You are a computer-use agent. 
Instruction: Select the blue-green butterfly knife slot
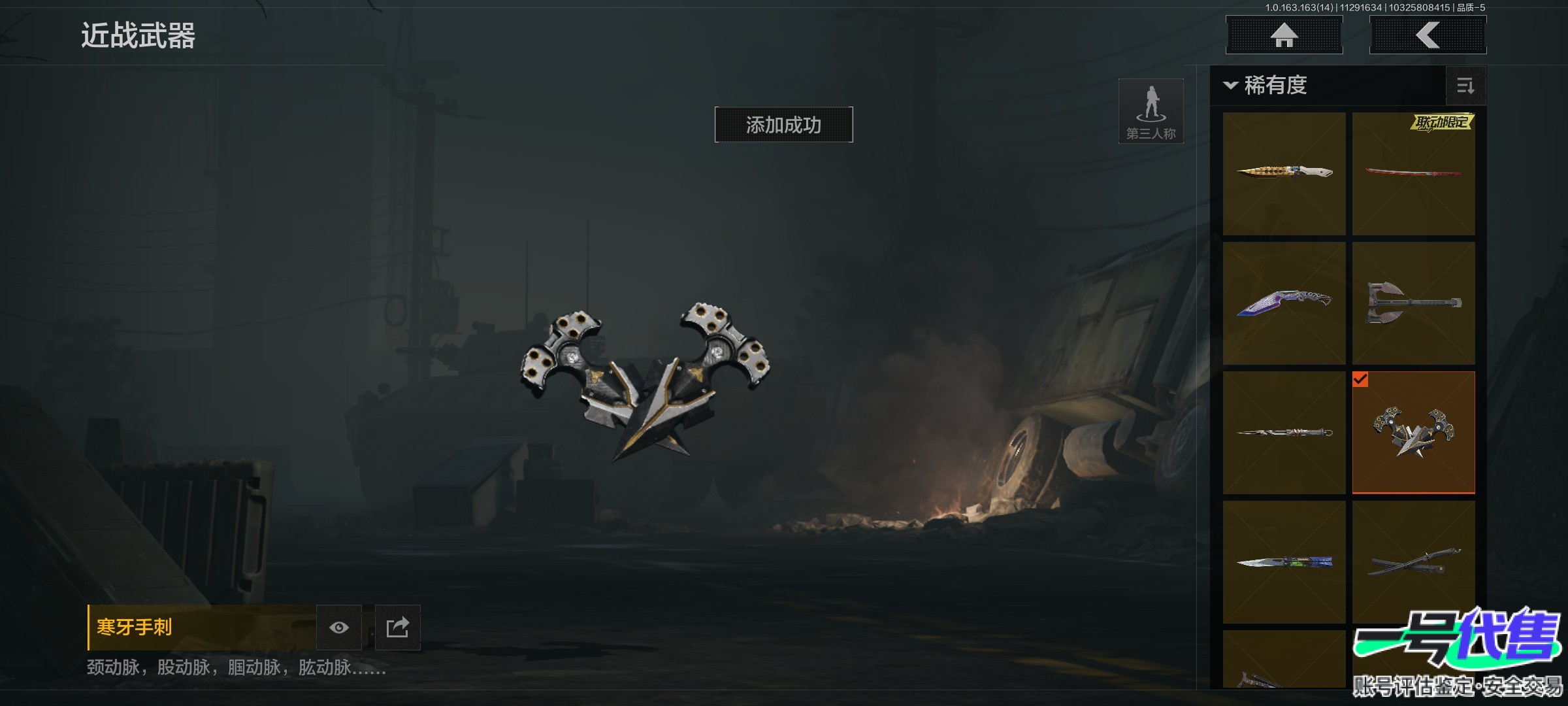pos(1284,562)
